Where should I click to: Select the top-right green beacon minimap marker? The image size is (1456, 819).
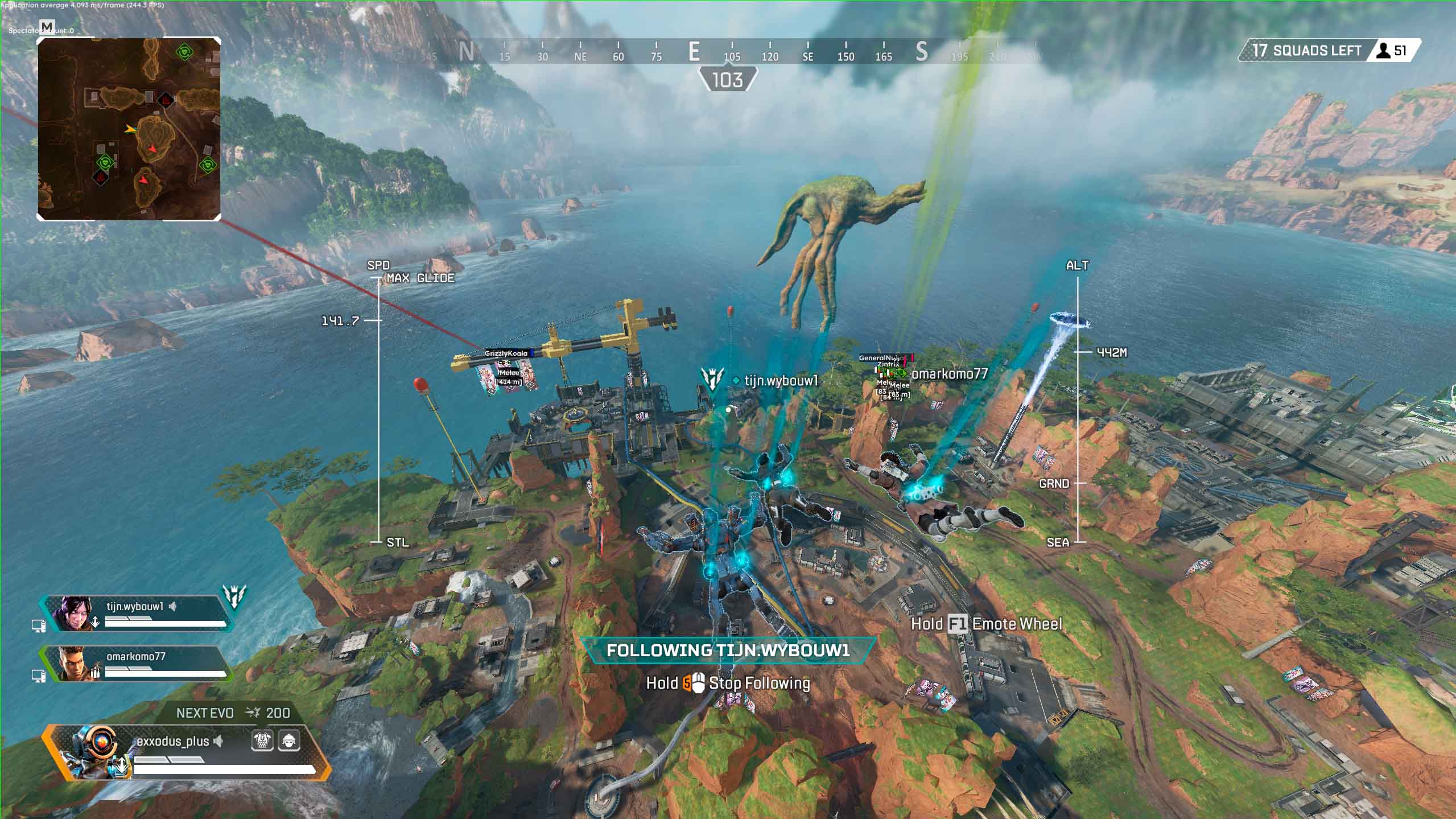(x=184, y=52)
